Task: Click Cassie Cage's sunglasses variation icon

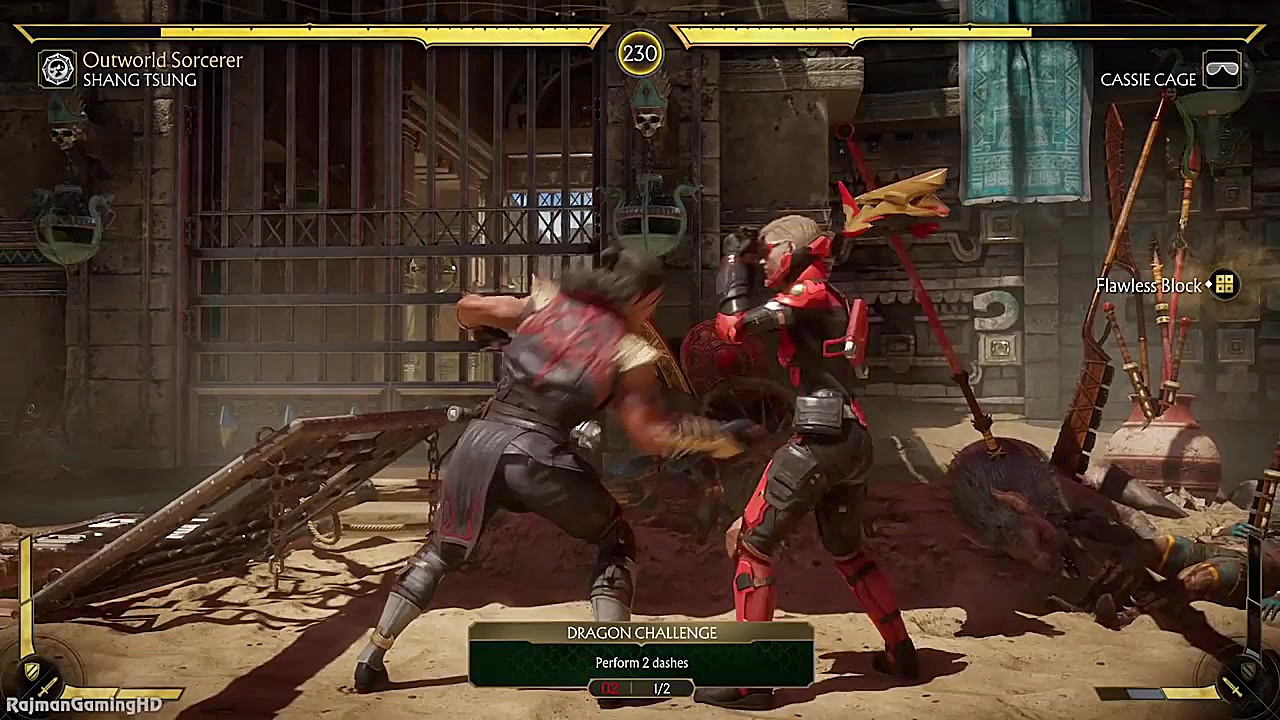Action: 1222,71
